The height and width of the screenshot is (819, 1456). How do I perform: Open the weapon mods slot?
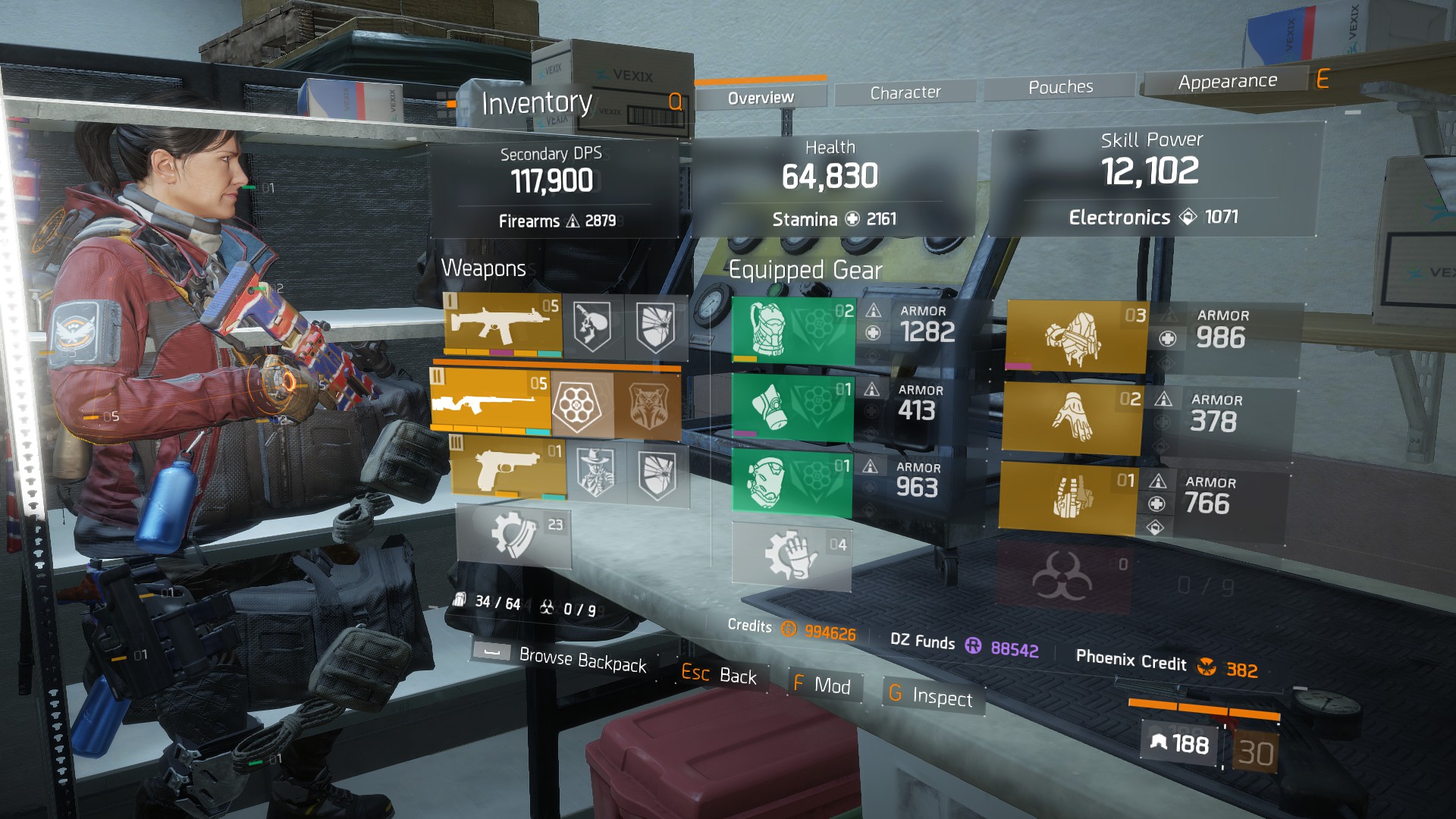click(x=514, y=535)
